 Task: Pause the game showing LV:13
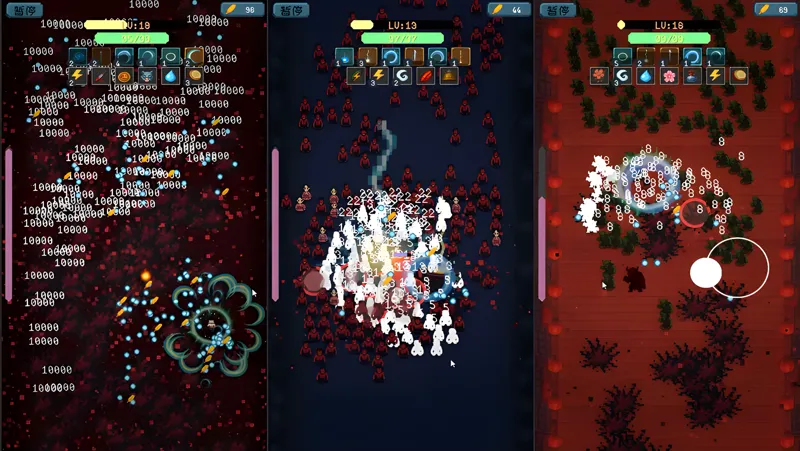pyautogui.click(x=292, y=10)
